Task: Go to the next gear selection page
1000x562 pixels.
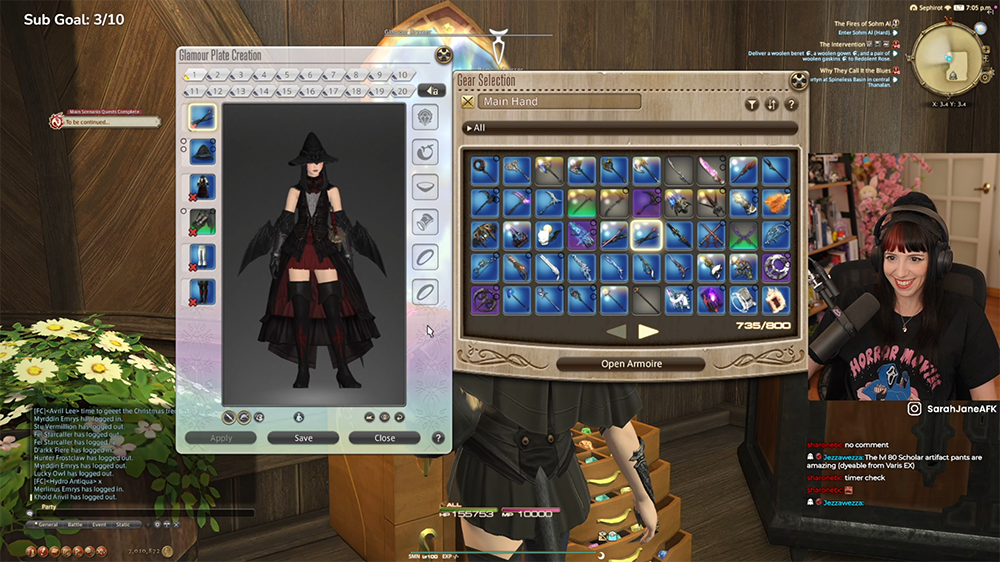Action: click(x=649, y=331)
